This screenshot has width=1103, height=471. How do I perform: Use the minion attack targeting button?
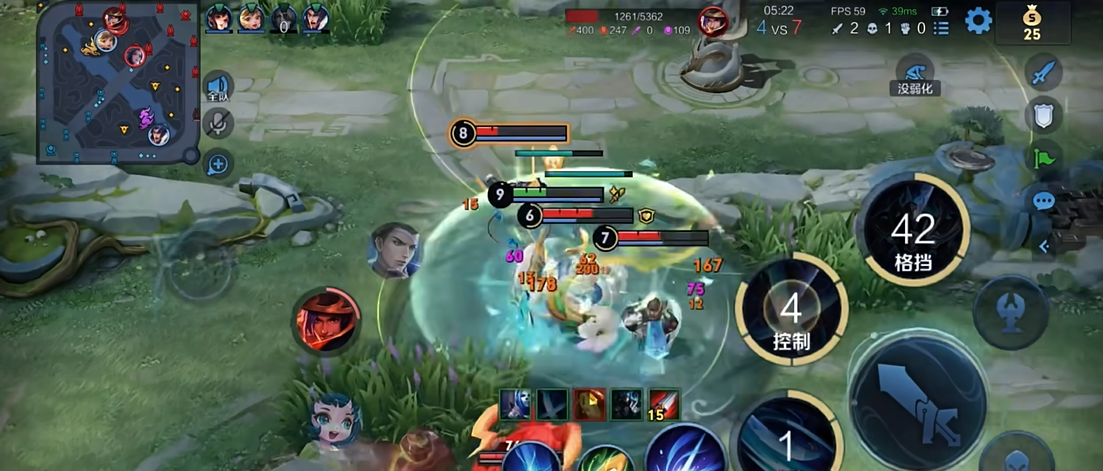[x=1015, y=455]
